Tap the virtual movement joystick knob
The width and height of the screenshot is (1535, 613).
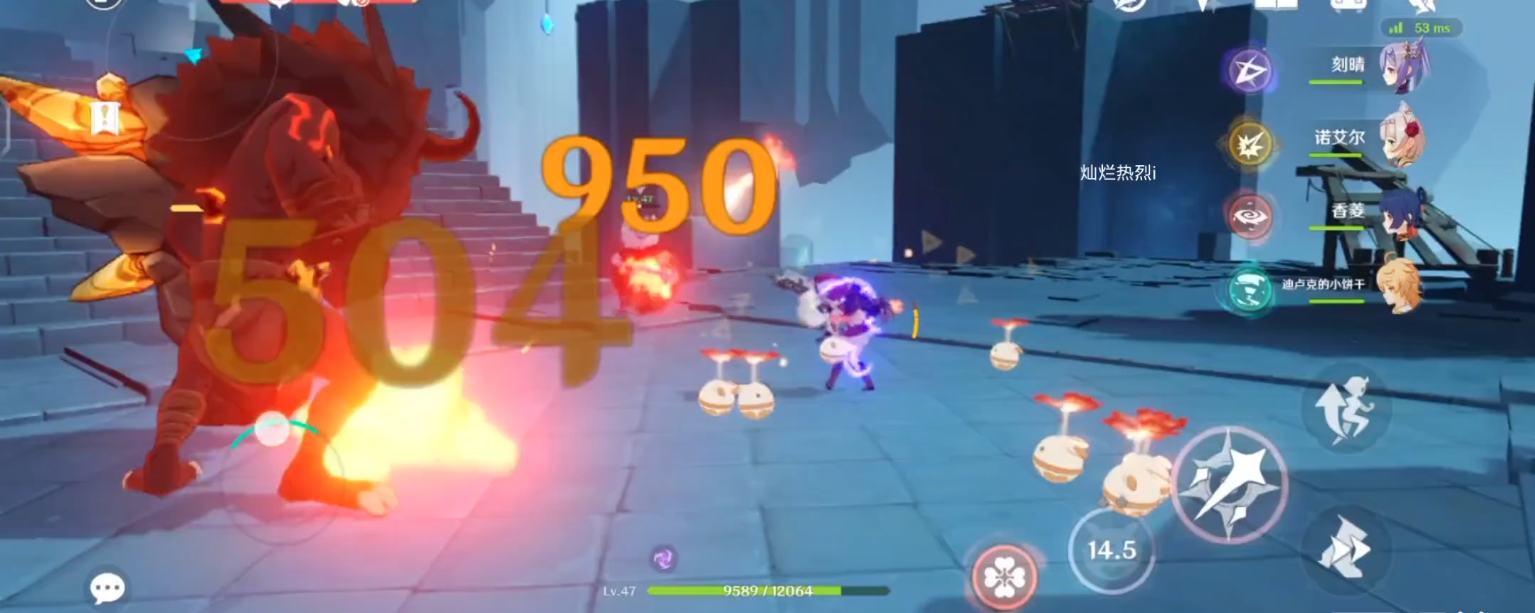pyautogui.click(x=271, y=431)
